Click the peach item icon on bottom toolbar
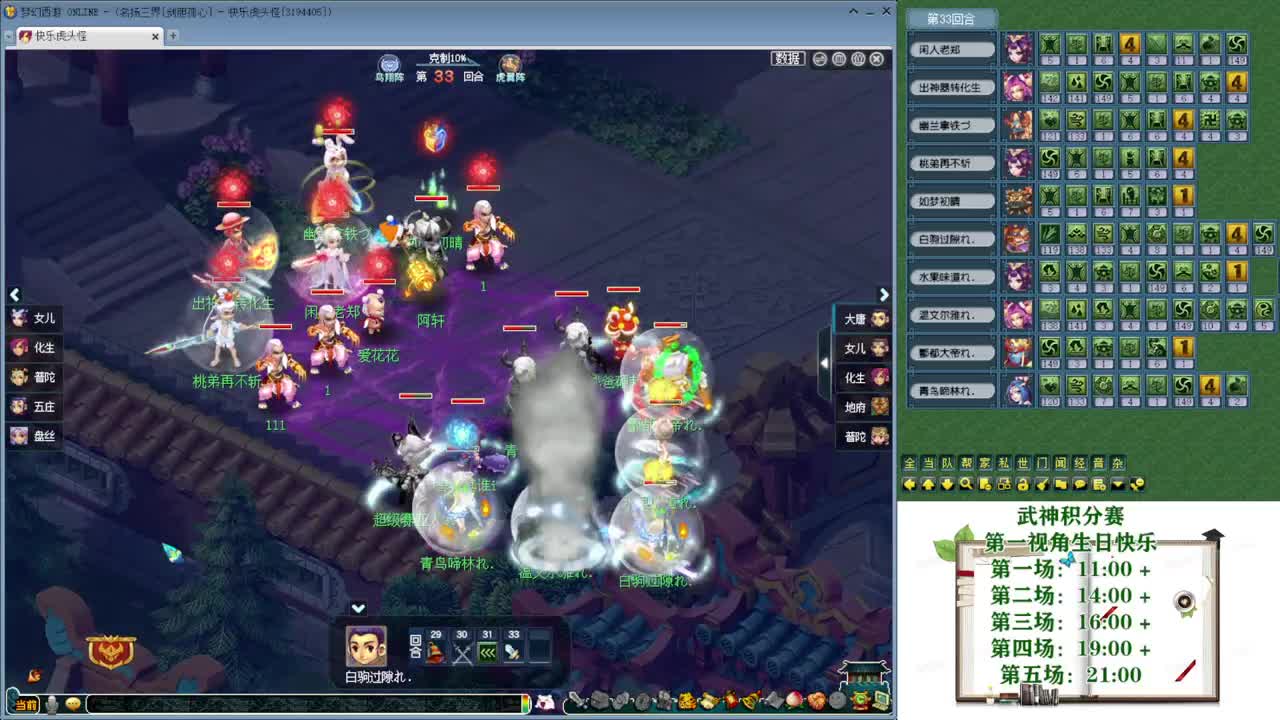The height and width of the screenshot is (720, 1280). coord(793,700)
